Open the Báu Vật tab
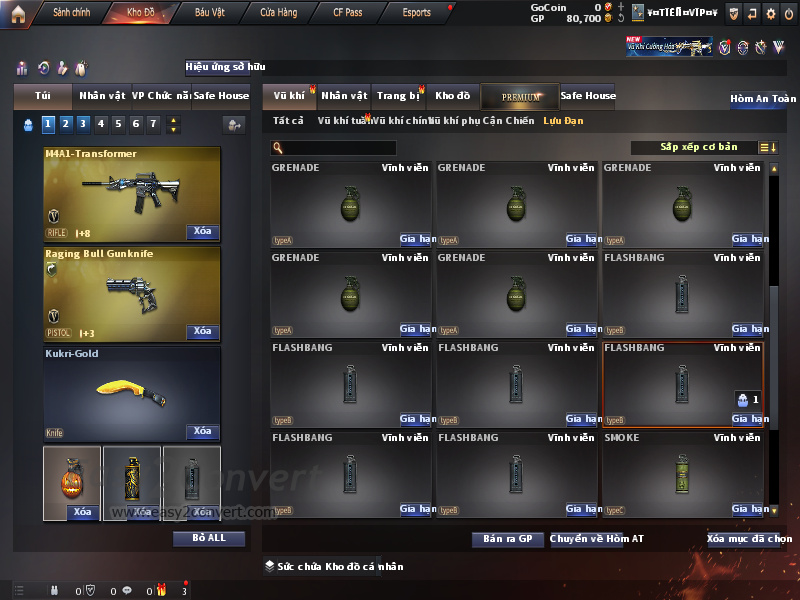 tap(210, 13)
